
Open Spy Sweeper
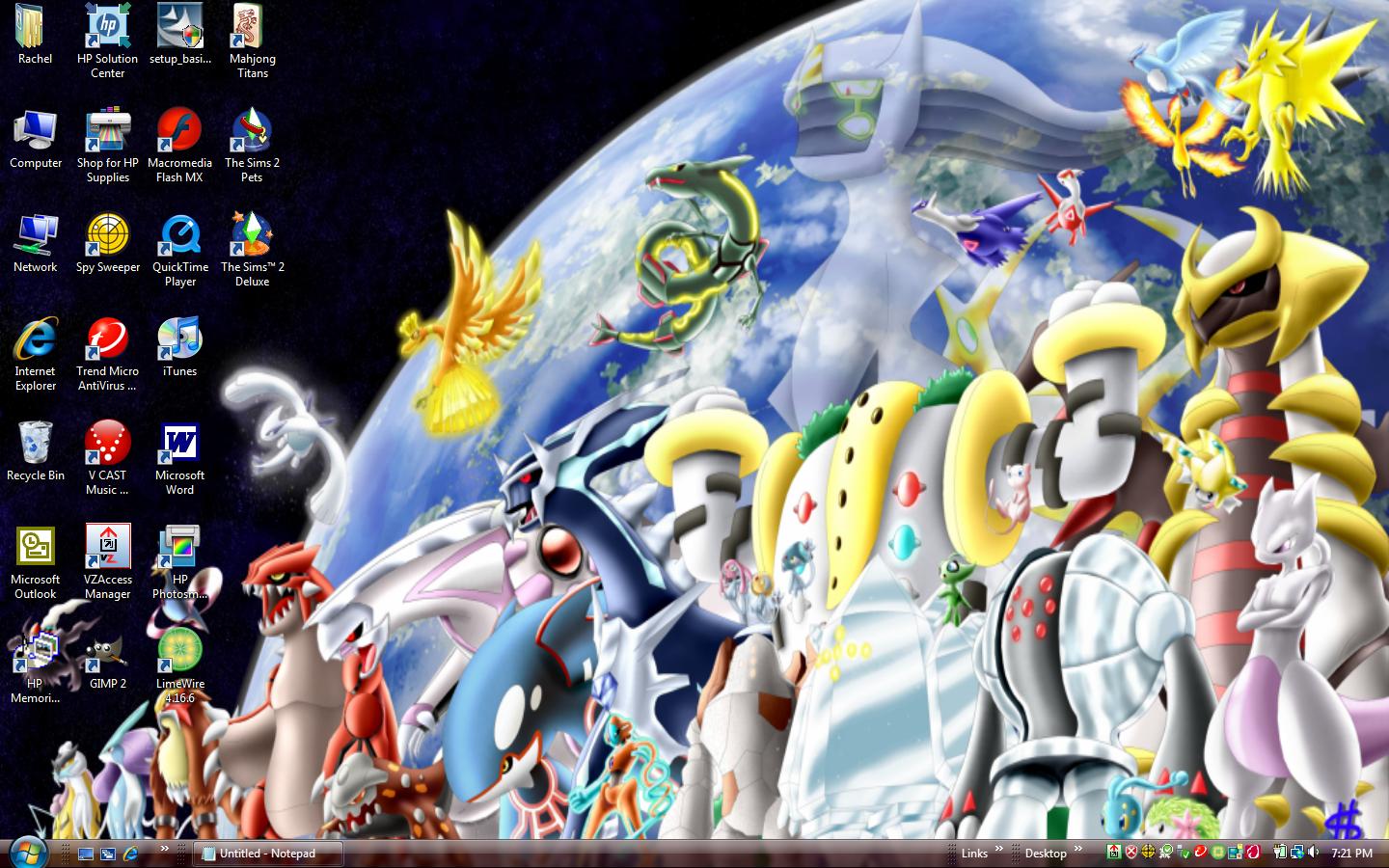coord(107,234)
